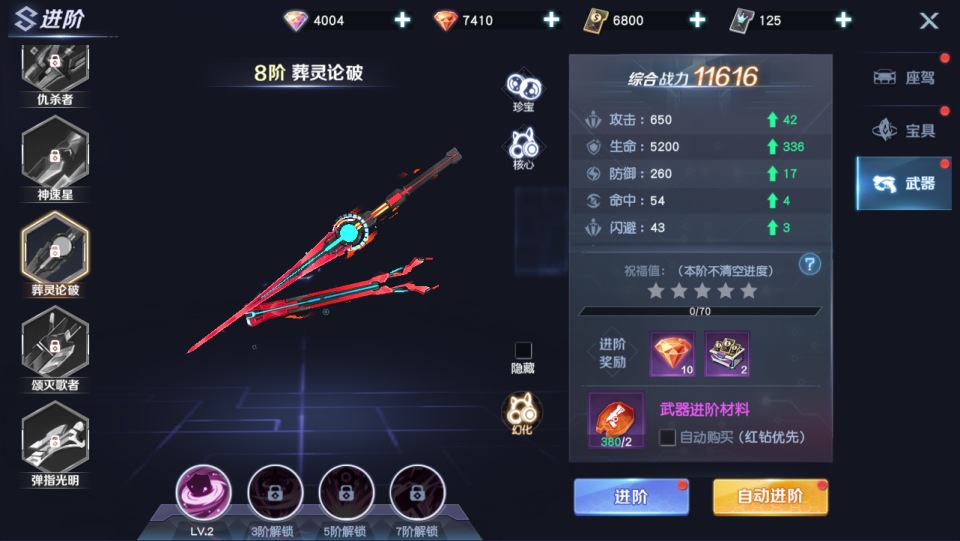Open the 宝具 tab
The width and height of the screenshot is (960, 541).
pyautogui.click(x=903, y=130)
